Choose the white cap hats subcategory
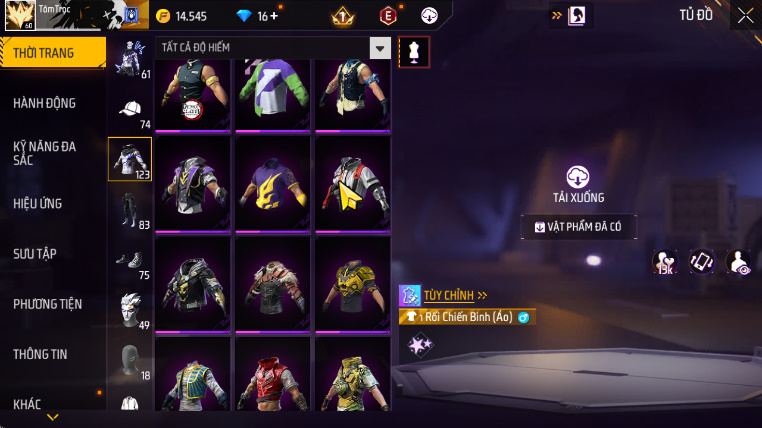Screen dimensions: 762x428 tap(130, 108)
